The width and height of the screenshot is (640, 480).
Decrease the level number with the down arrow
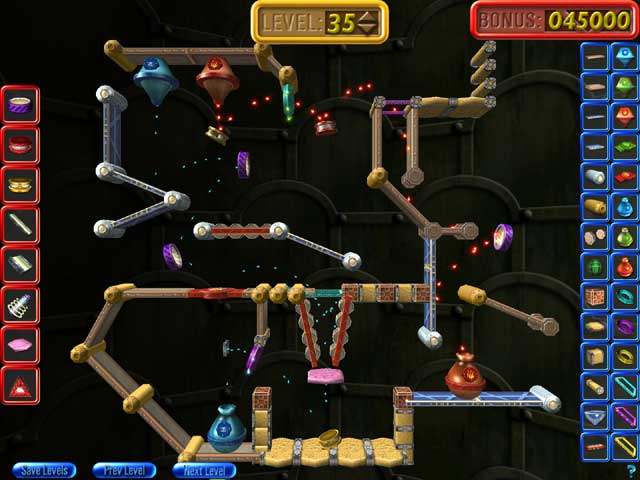click(x=369, y=28)
